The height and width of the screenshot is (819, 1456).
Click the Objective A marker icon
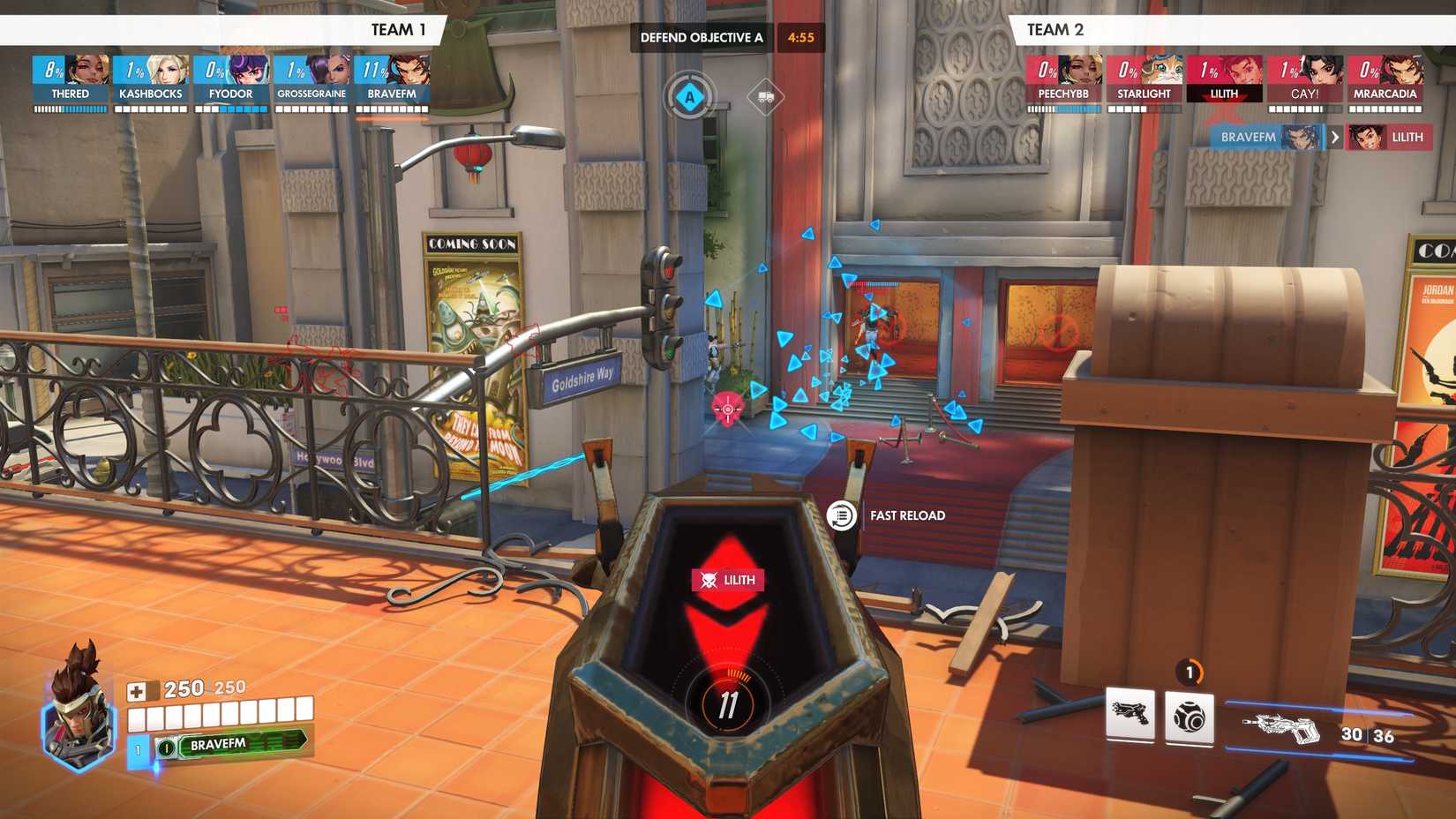pyautogui.click(x=688, y=97)
